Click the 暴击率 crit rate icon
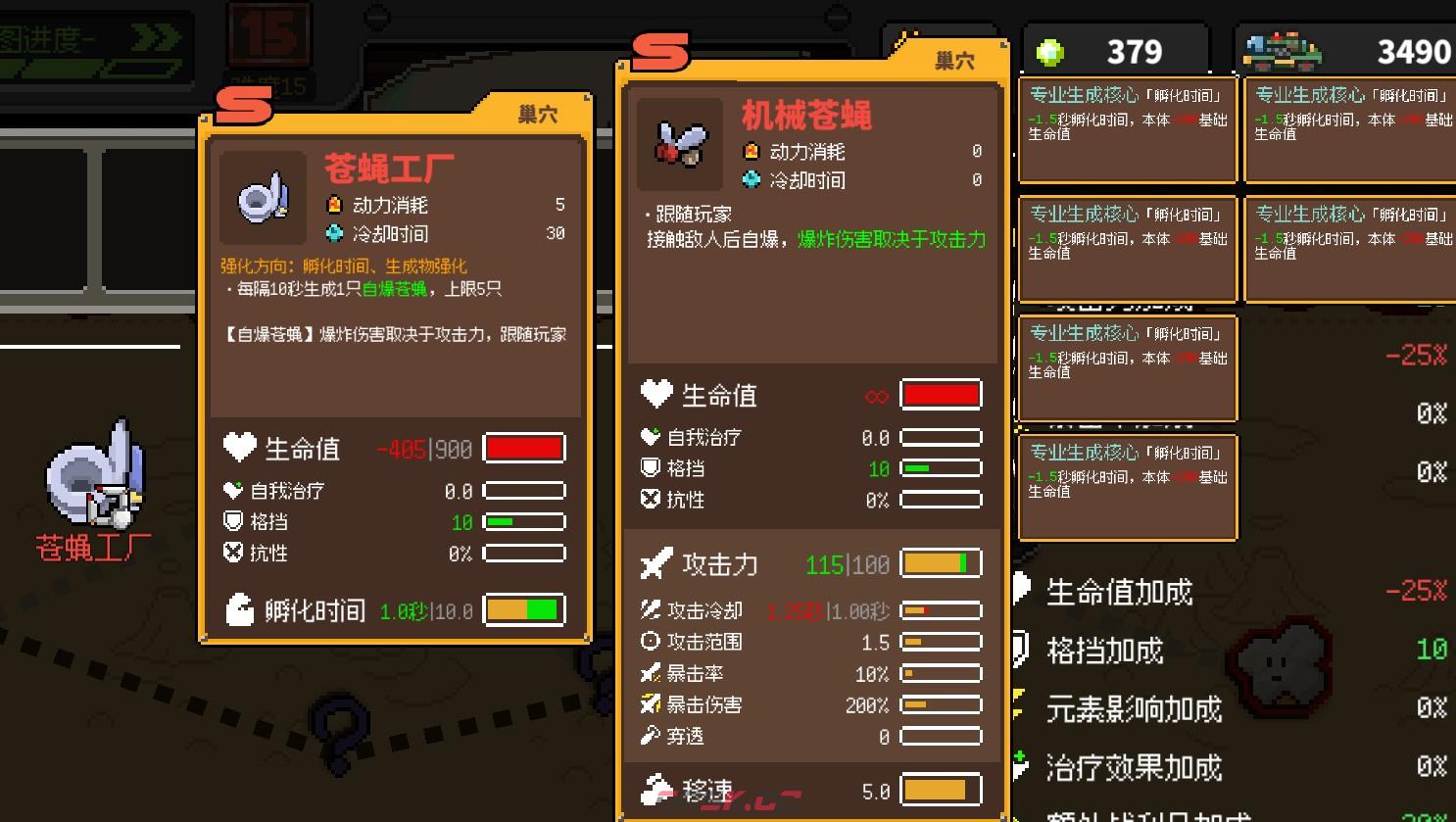The width and height of the screenshot is (1456, 822). (649, 673)
